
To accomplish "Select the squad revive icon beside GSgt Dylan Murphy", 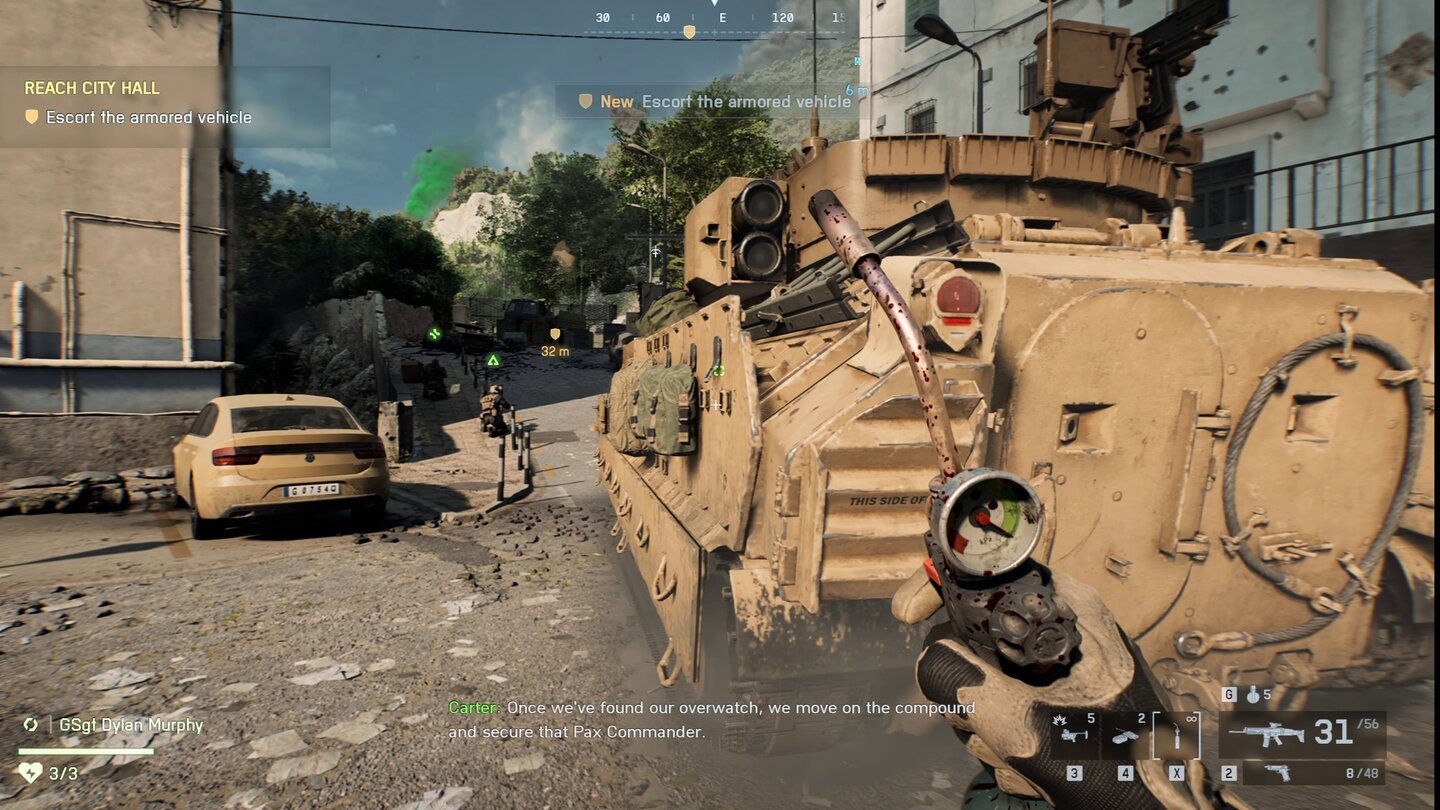I will coord(30,724).
